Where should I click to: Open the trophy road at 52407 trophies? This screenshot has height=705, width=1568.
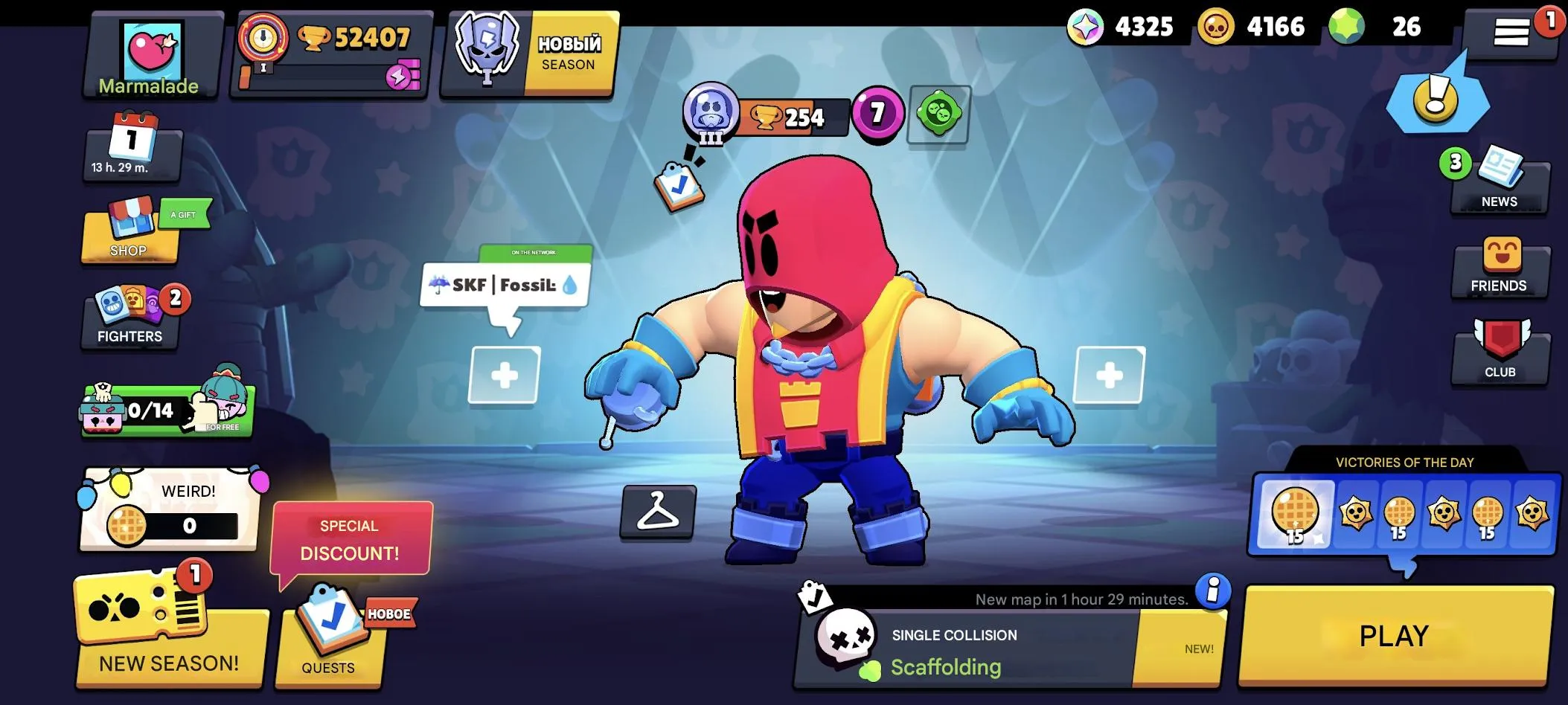tap(331, 52)
